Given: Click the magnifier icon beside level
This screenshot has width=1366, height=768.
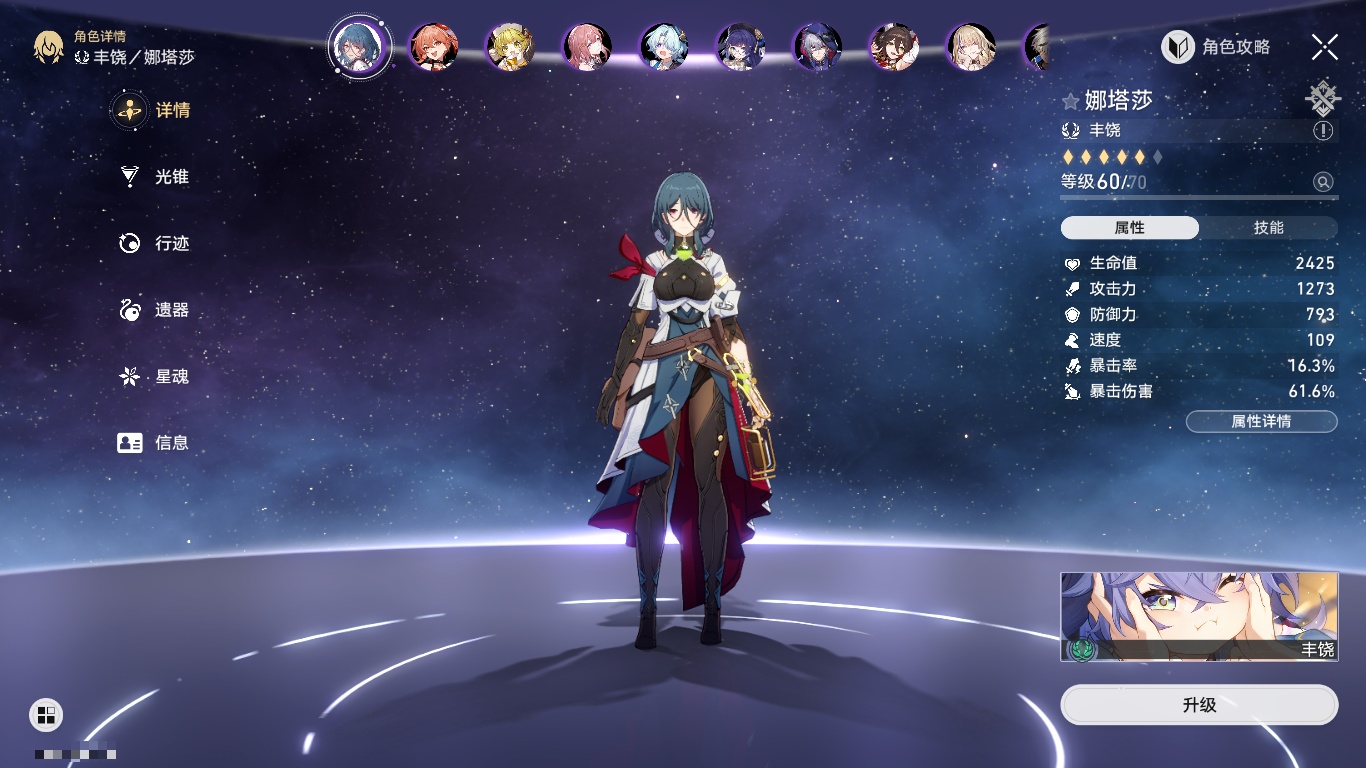Looking at the screenshot, I should coord(1323,182).
